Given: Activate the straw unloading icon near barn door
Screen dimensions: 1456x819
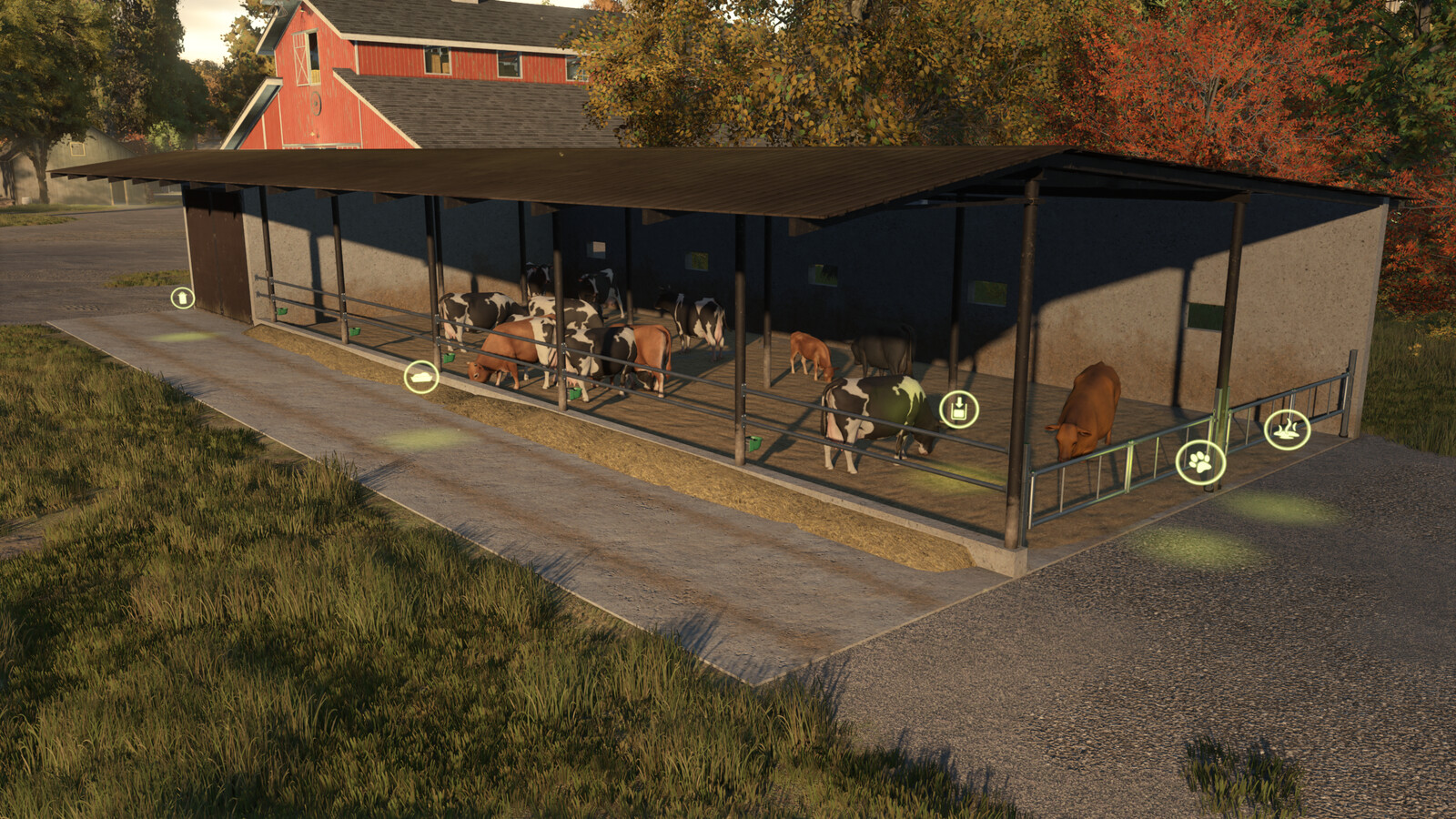Looking at the screenshot, I should (183, 297).
